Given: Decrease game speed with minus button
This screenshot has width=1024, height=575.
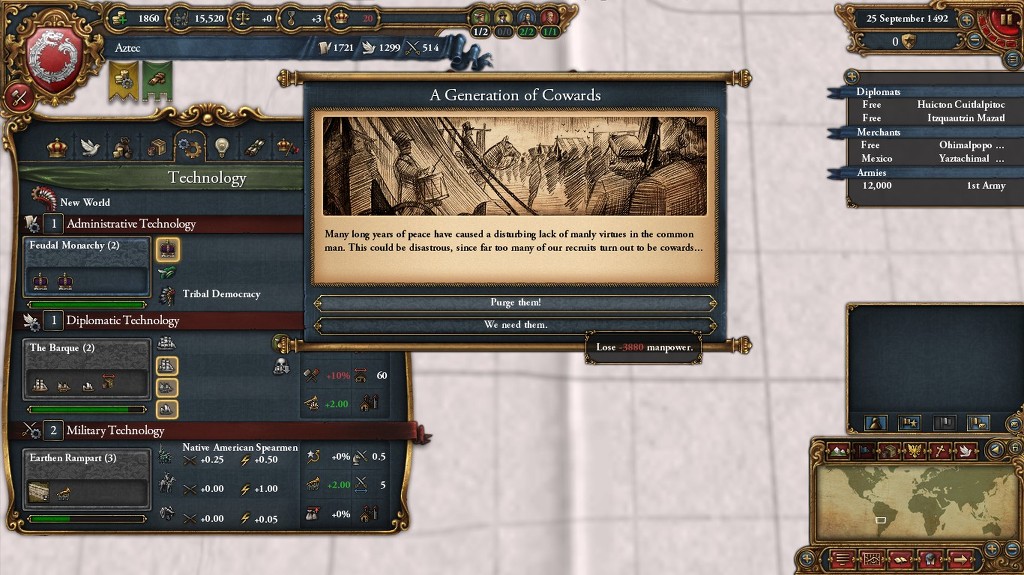Looking at the screenshot, I should point(976,41).
